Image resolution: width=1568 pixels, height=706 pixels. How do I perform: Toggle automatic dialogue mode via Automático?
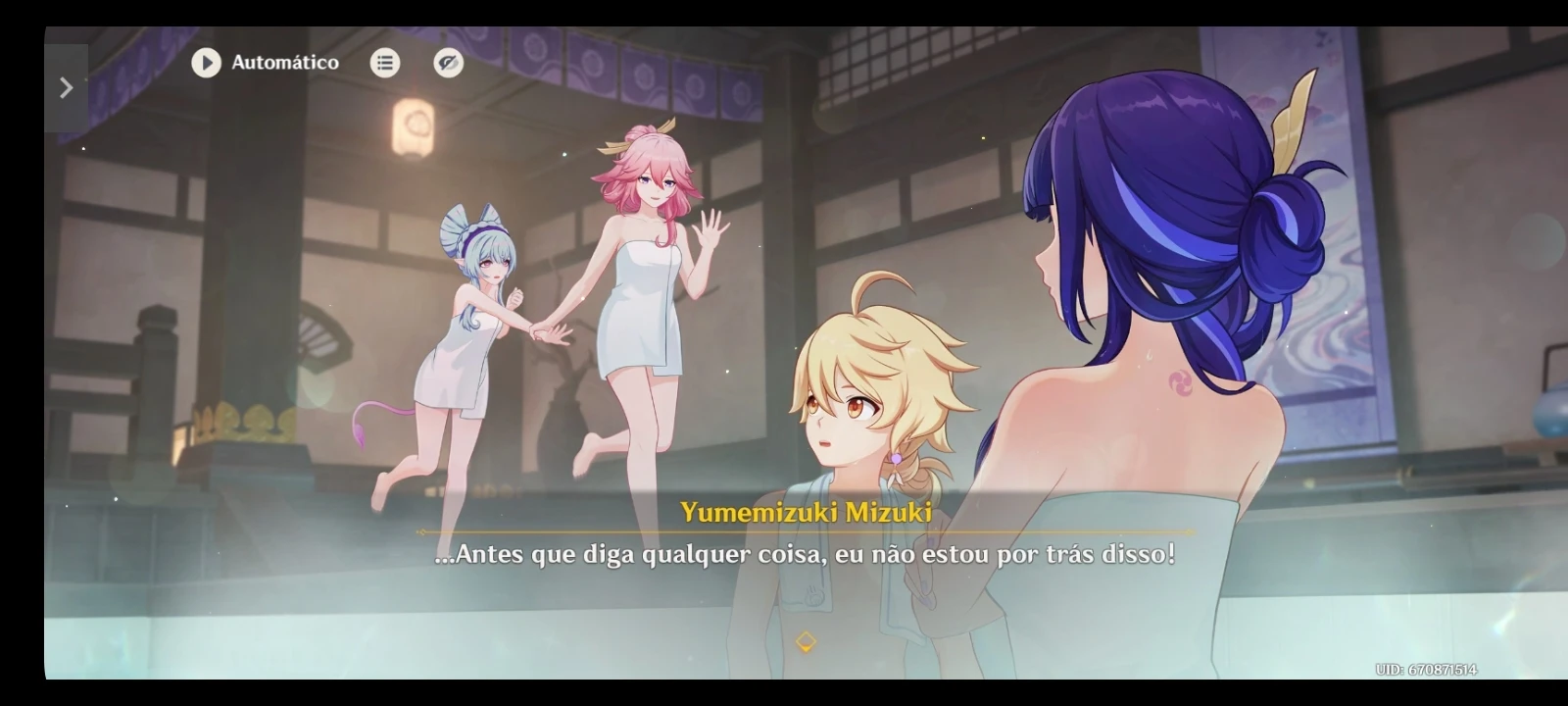point(284,63)
